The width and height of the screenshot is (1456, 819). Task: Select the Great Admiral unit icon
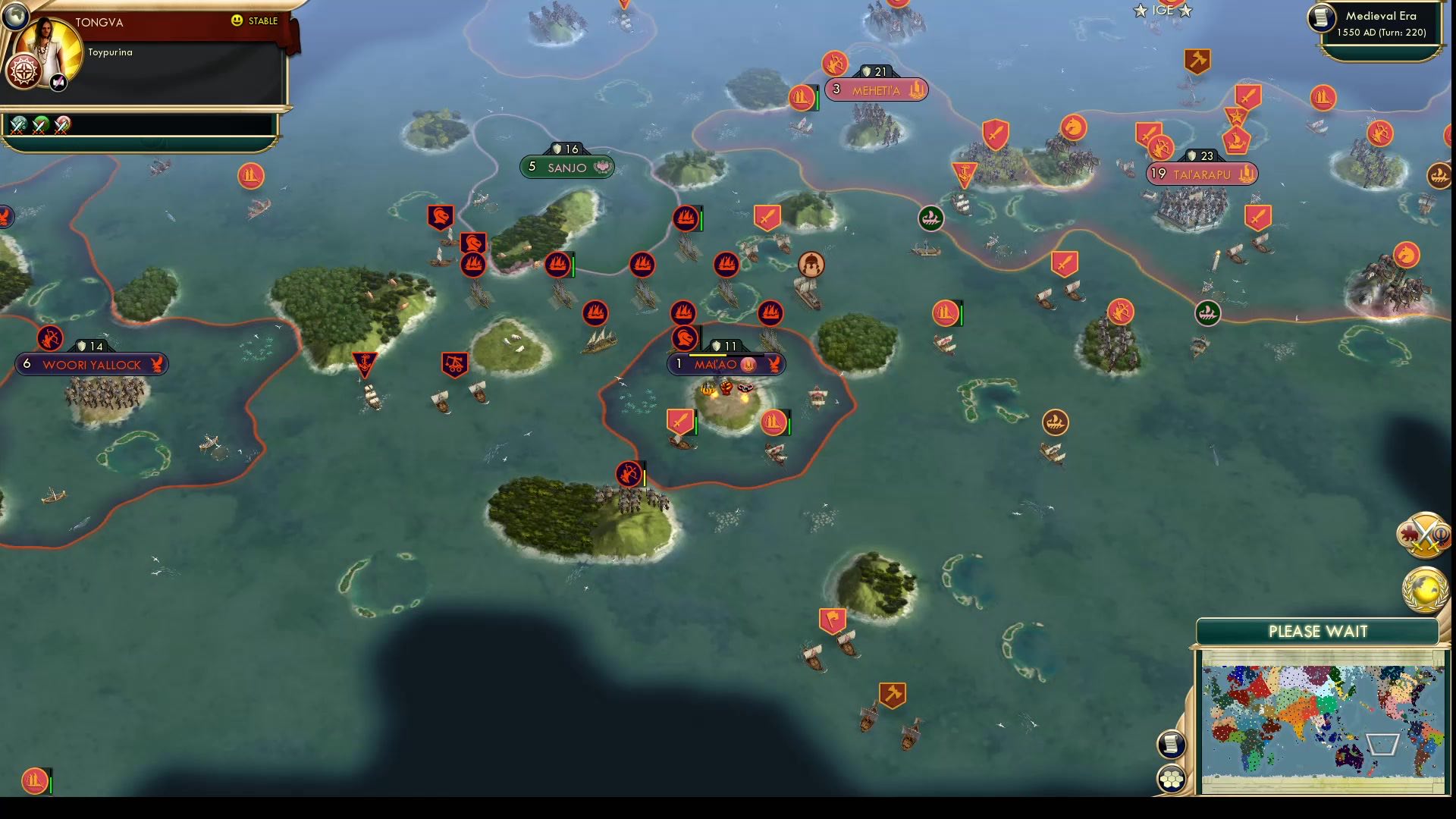tap(811, 265)
